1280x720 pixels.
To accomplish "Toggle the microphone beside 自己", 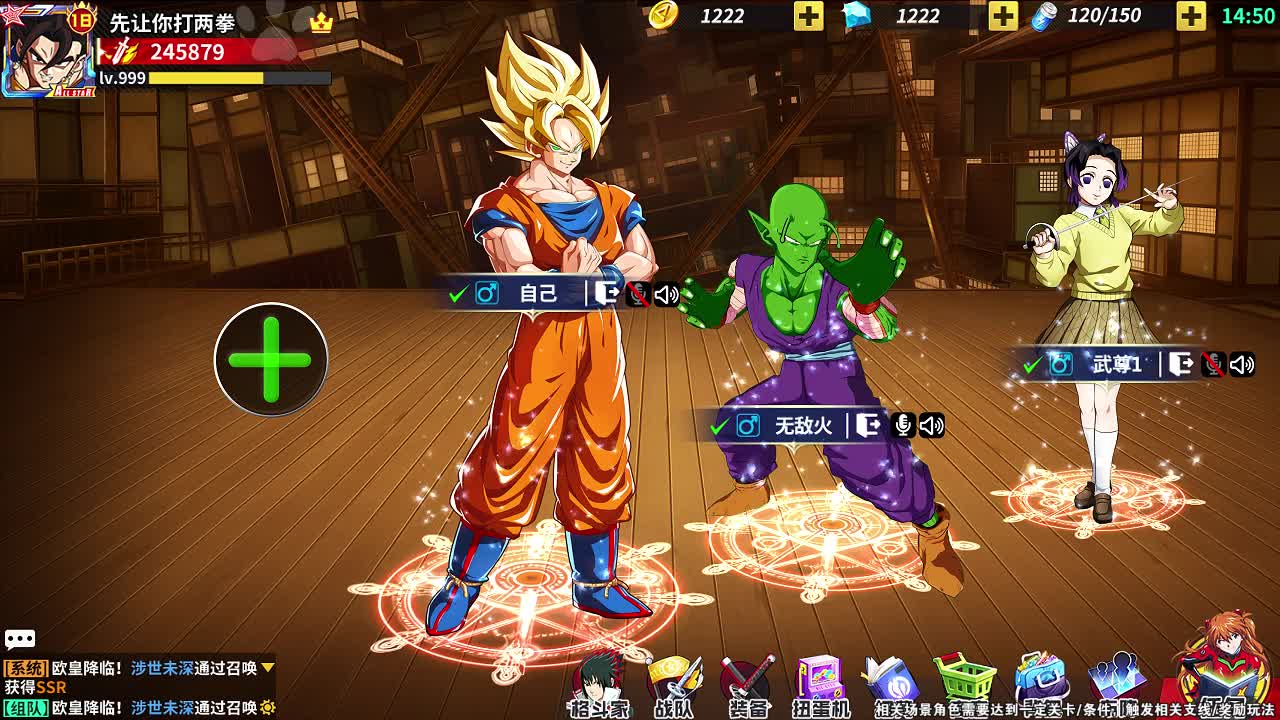I will click(637, 294).
